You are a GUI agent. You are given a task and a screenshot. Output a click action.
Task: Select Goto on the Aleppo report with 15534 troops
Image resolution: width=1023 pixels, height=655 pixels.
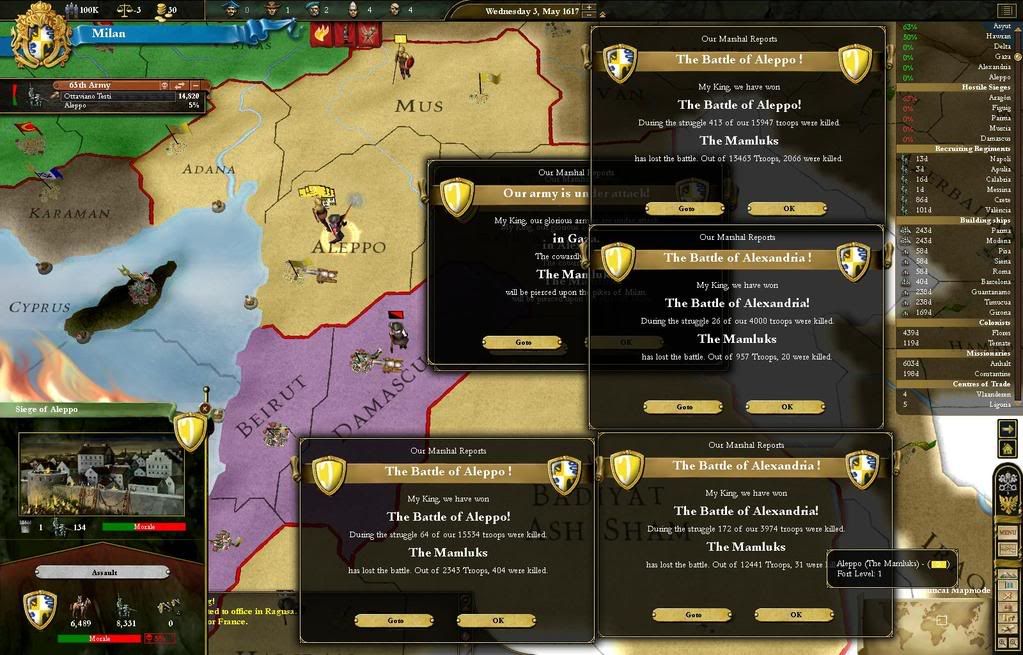(x=395, y=620)
